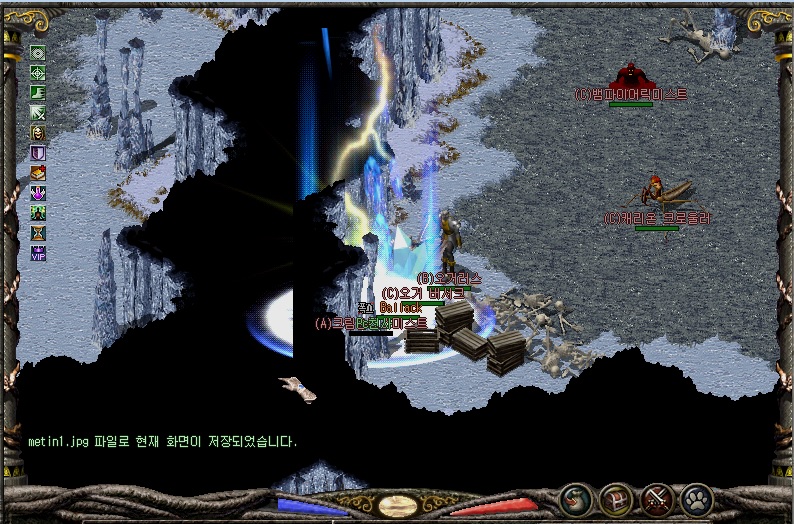Open the treasure chest inventory button

click(616, 499)
